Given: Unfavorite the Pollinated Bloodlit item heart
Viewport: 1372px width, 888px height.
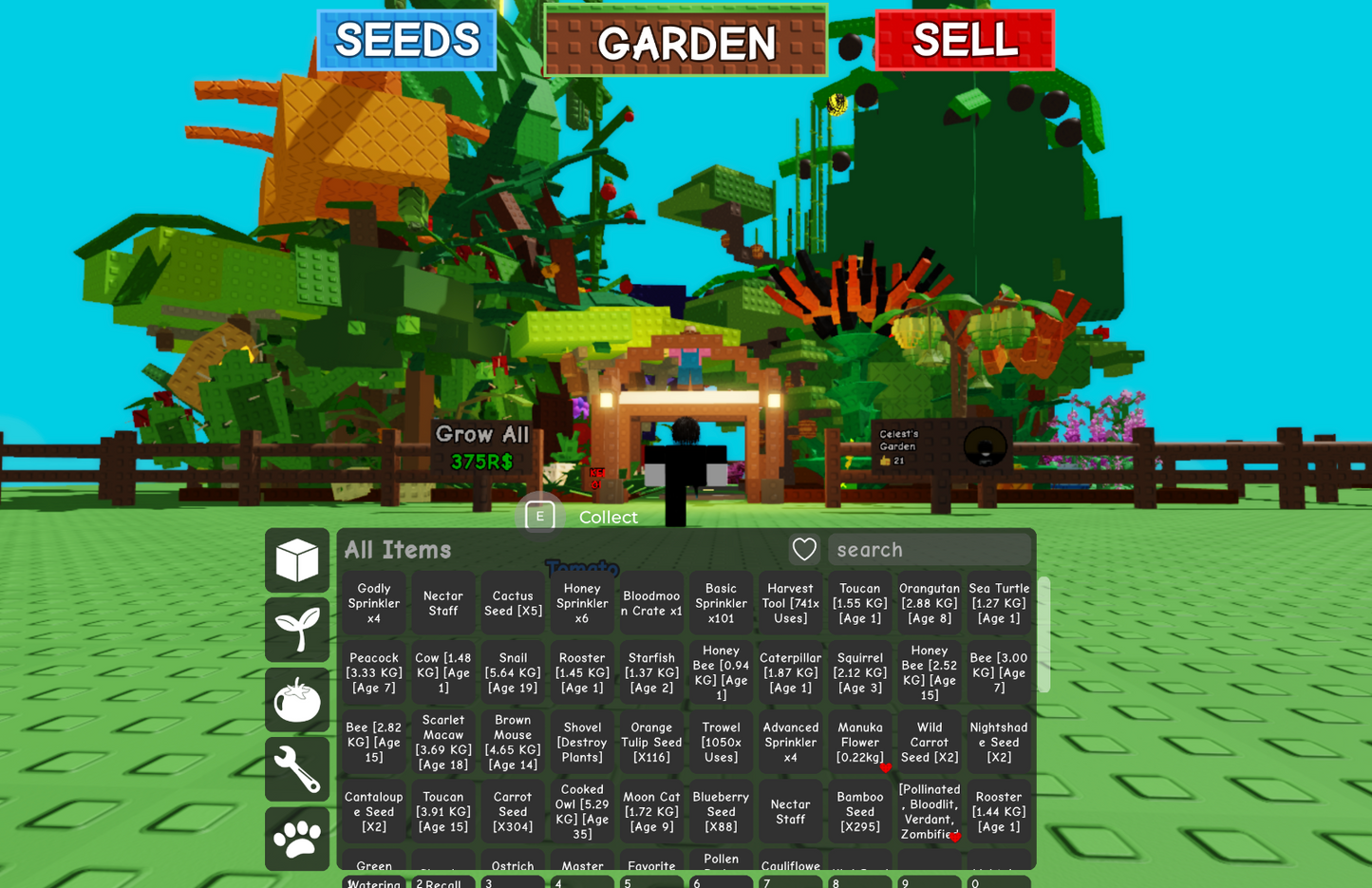Looking at the screenshot, I should tap(956, 838).
